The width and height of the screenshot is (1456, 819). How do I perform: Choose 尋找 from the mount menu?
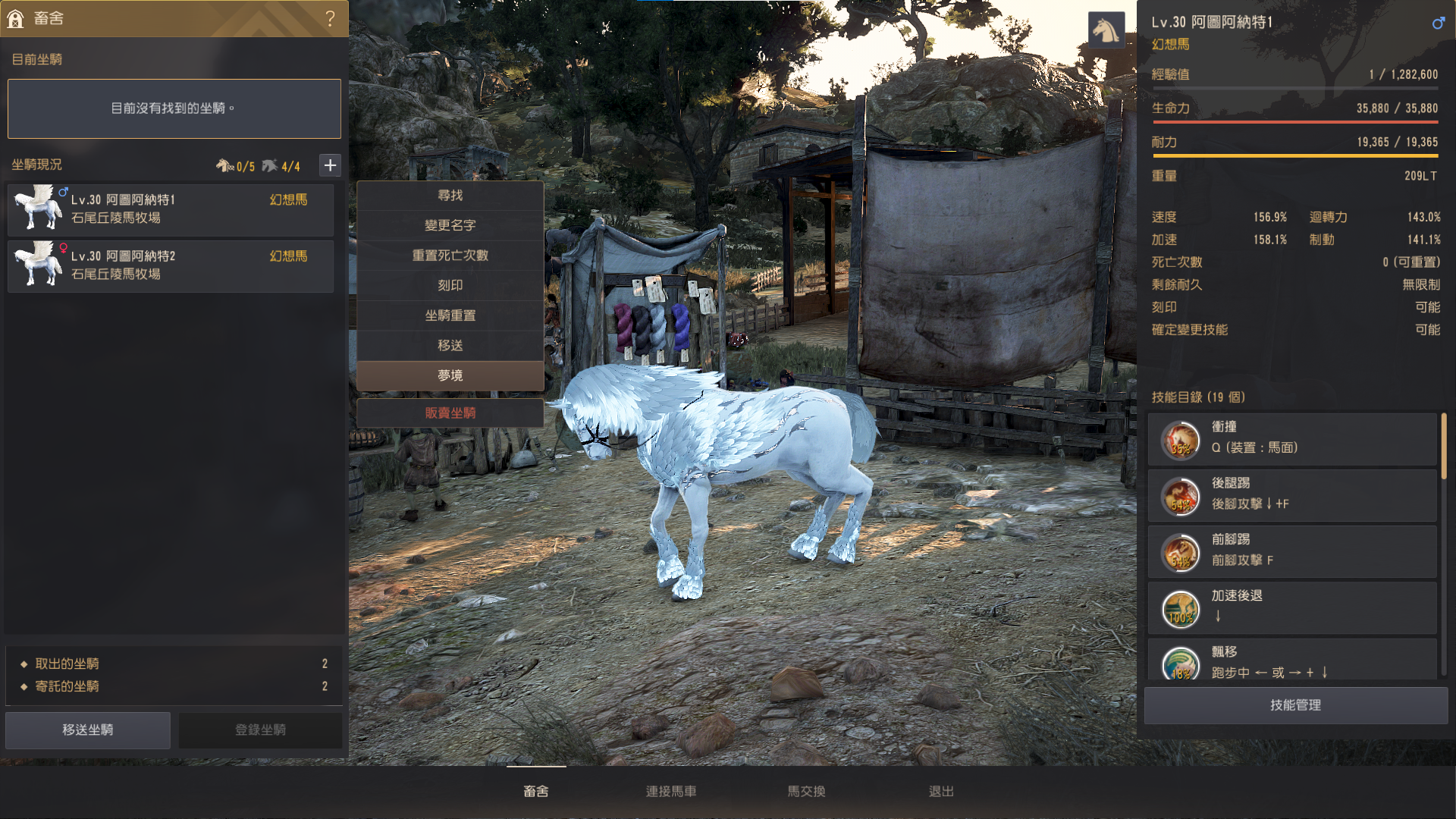coord(450,196)
